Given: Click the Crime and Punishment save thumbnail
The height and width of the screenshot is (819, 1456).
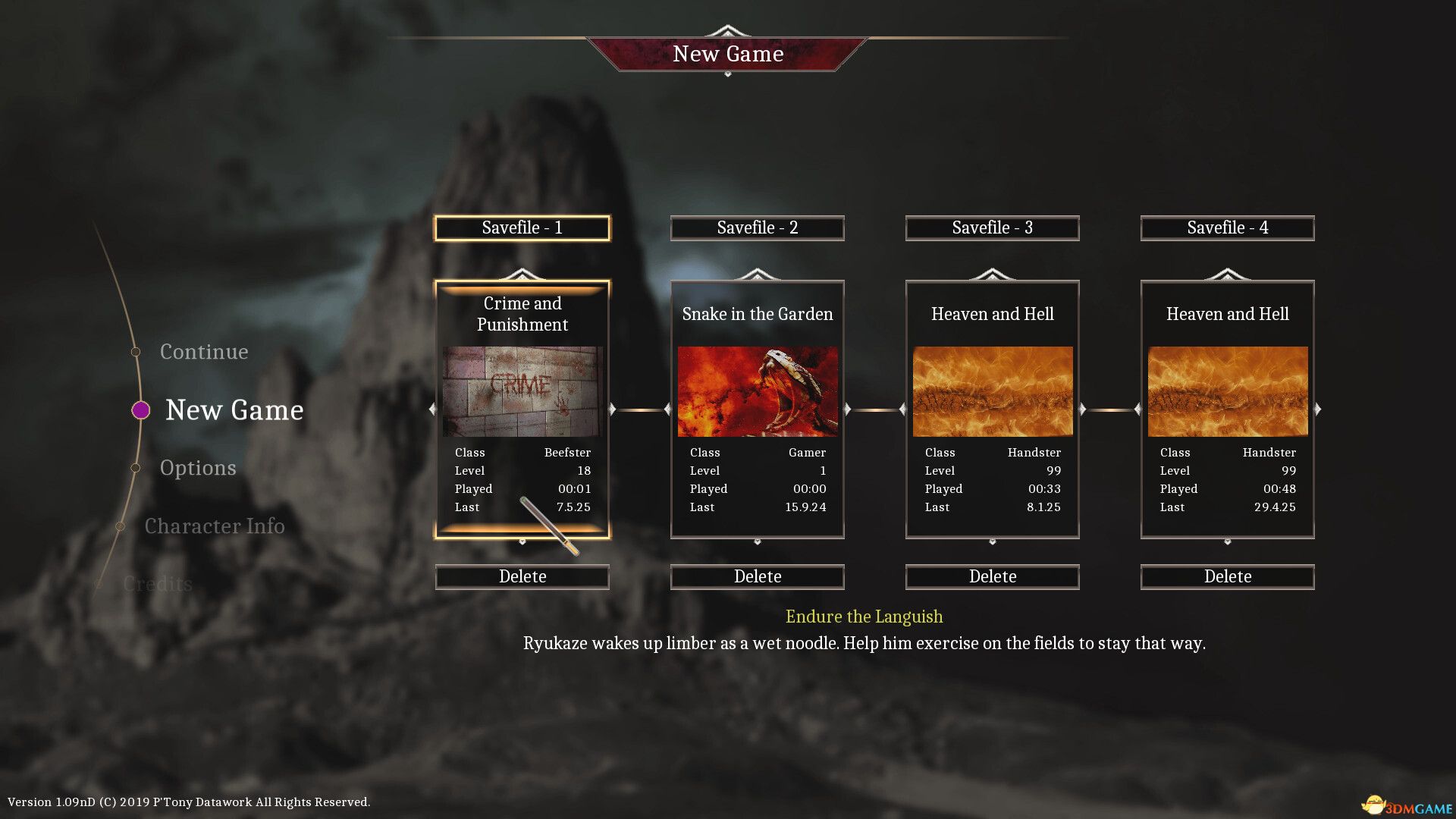Looking at the screenshot, I should 522,391.
